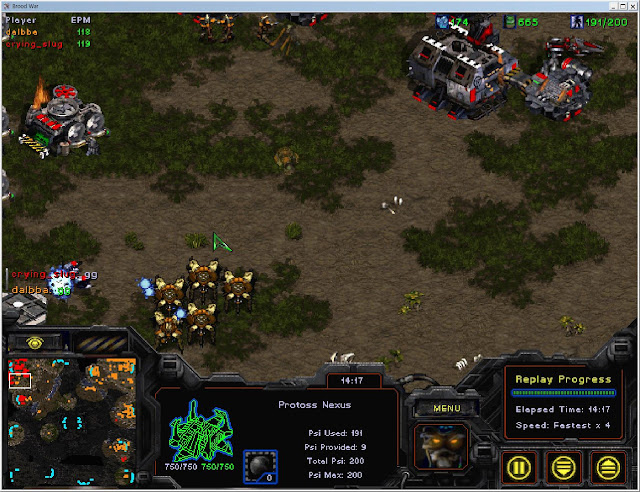Click the Nexus build-queue slot icon

click(260, 466)
